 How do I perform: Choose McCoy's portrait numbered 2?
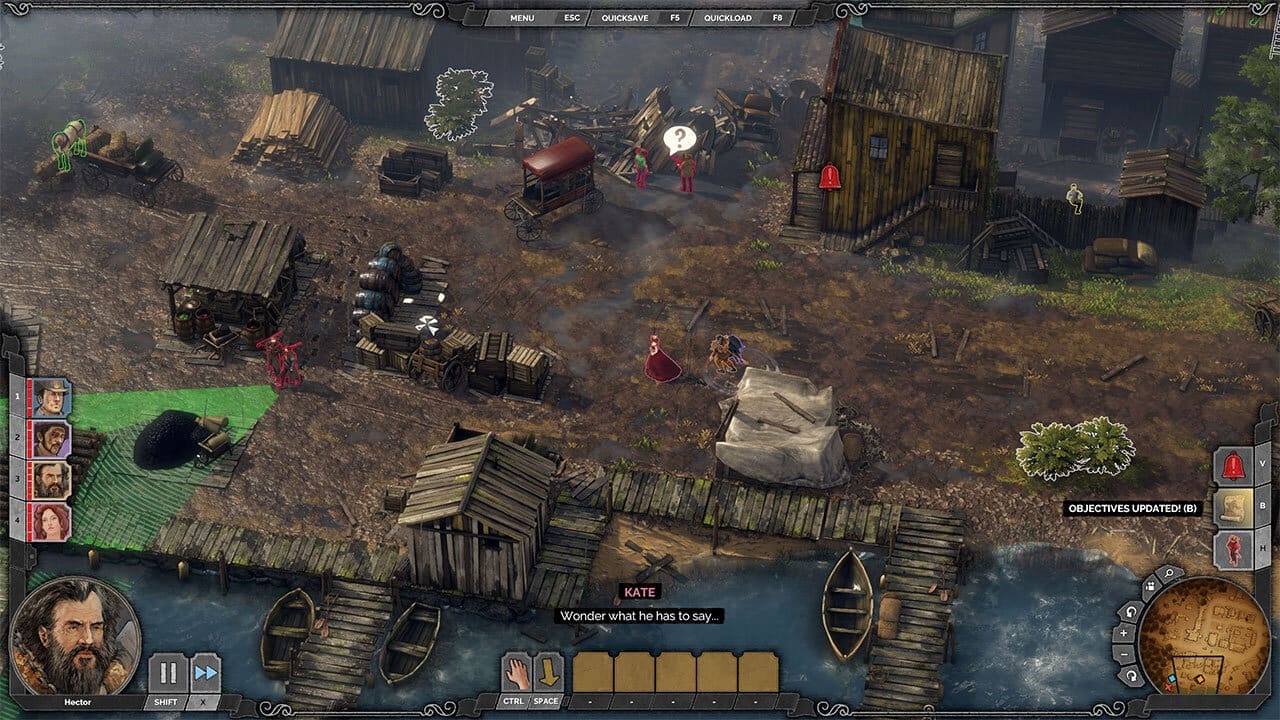51,439
